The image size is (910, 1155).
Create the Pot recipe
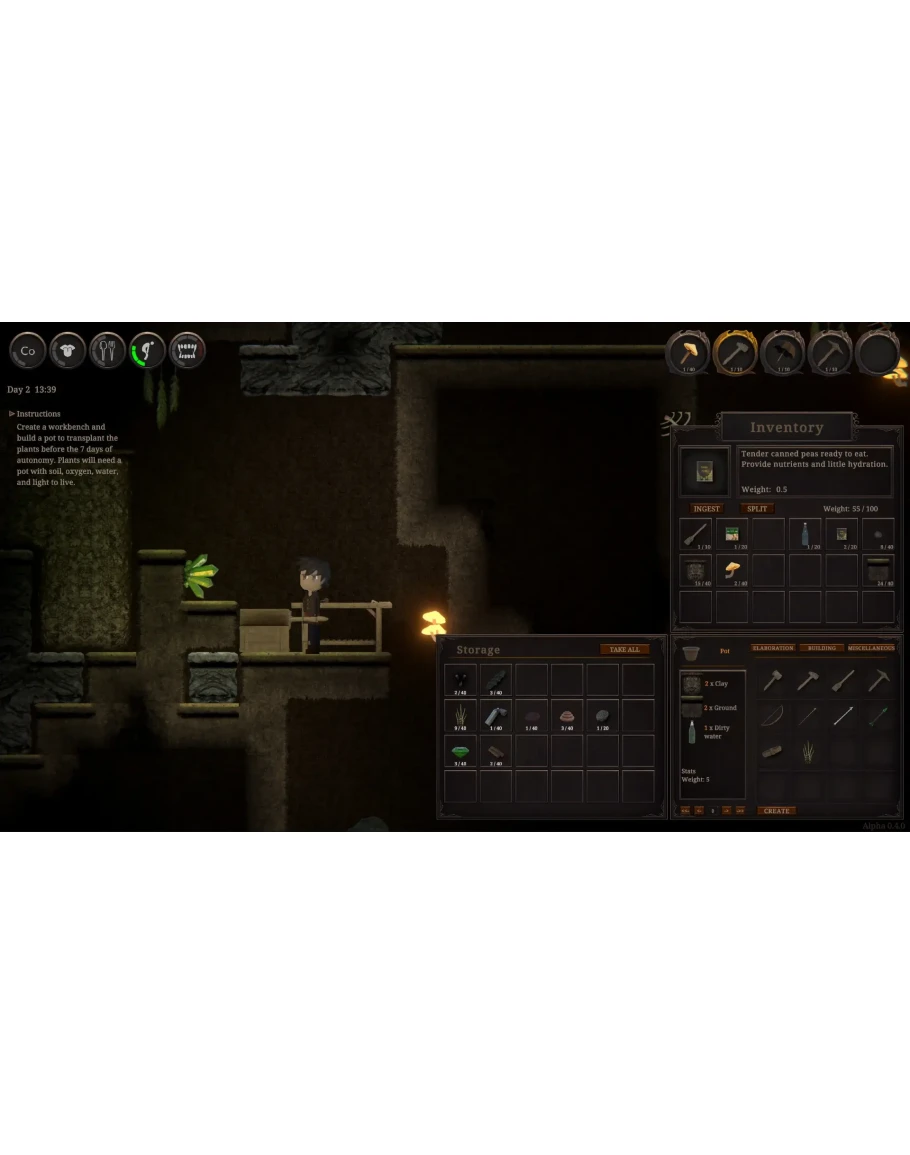776,811
